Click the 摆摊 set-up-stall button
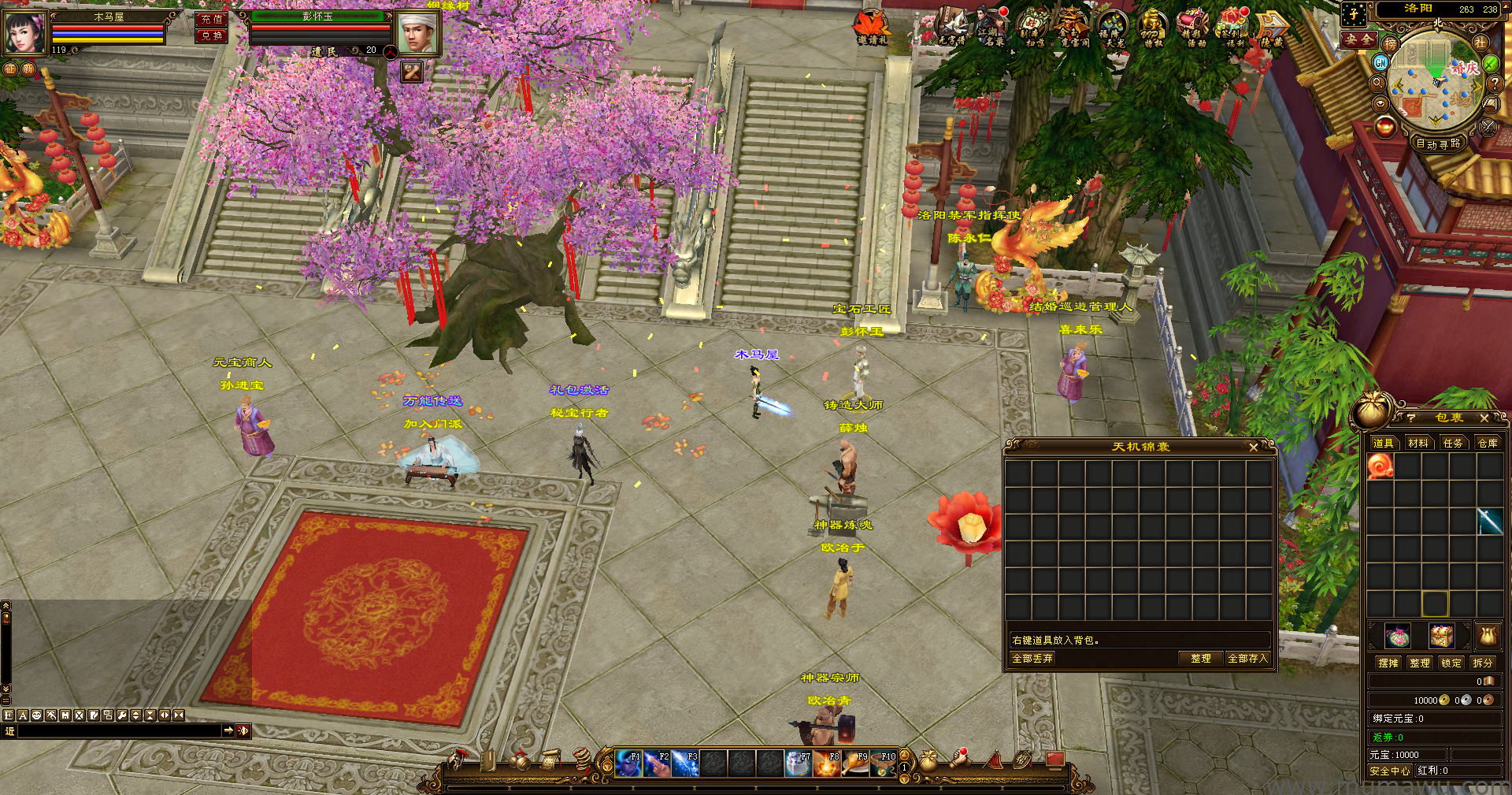This screenshot has height=795, width=1512. (x=1388, y=663)
